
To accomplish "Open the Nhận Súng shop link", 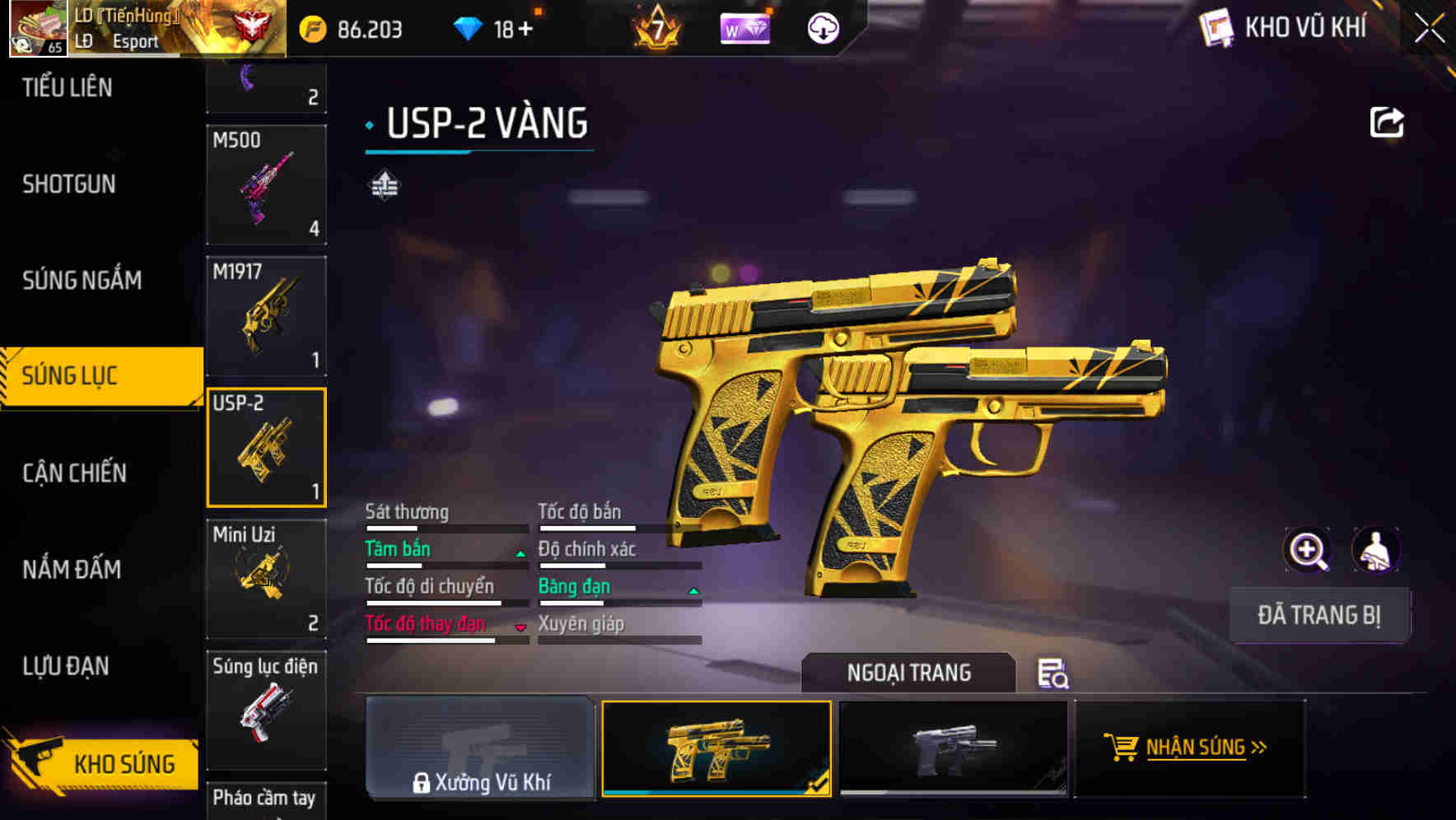I will 1190,748.
